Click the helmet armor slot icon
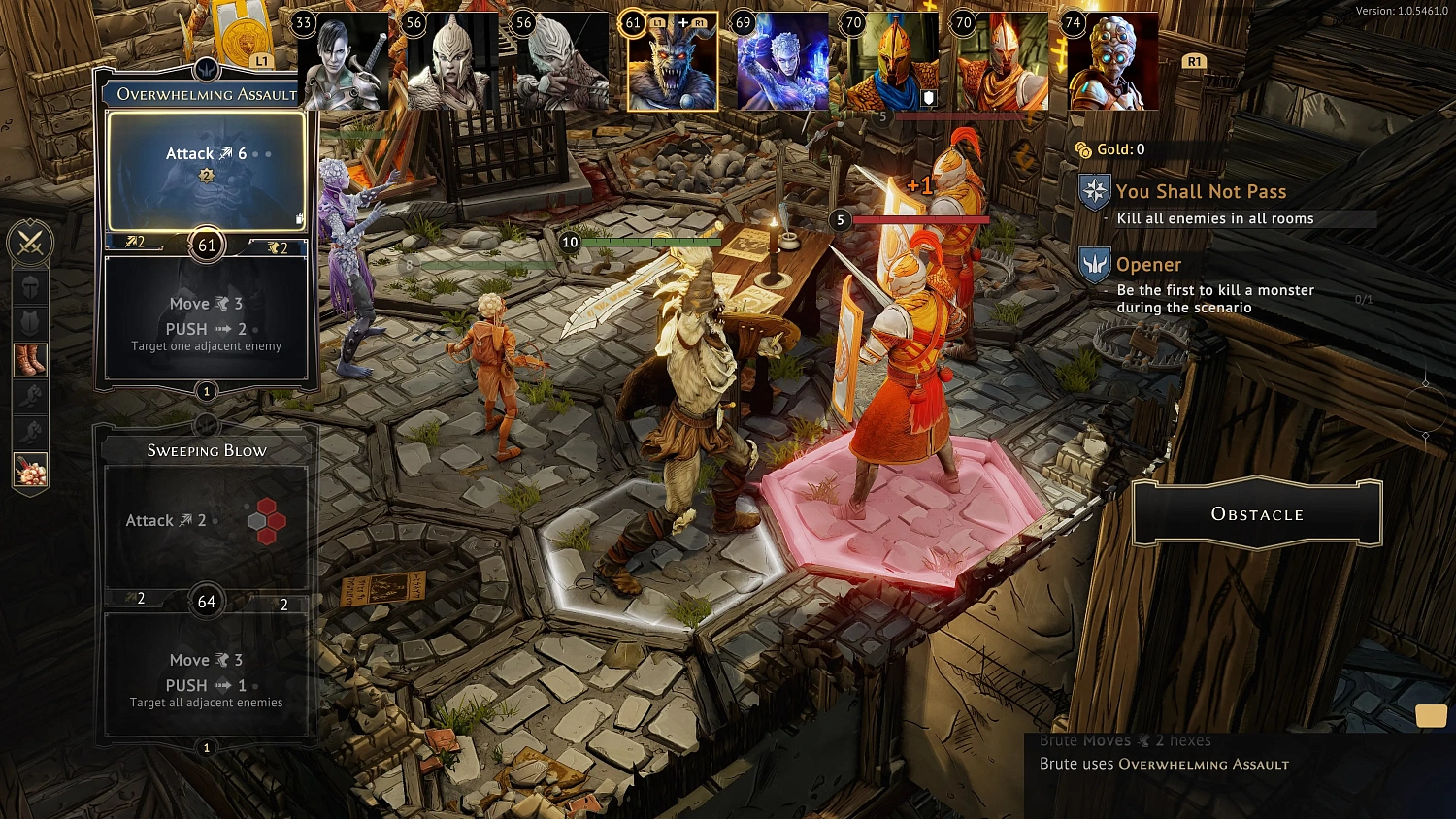This screenshot has width=1456, height=819. [x=29, y=289]
